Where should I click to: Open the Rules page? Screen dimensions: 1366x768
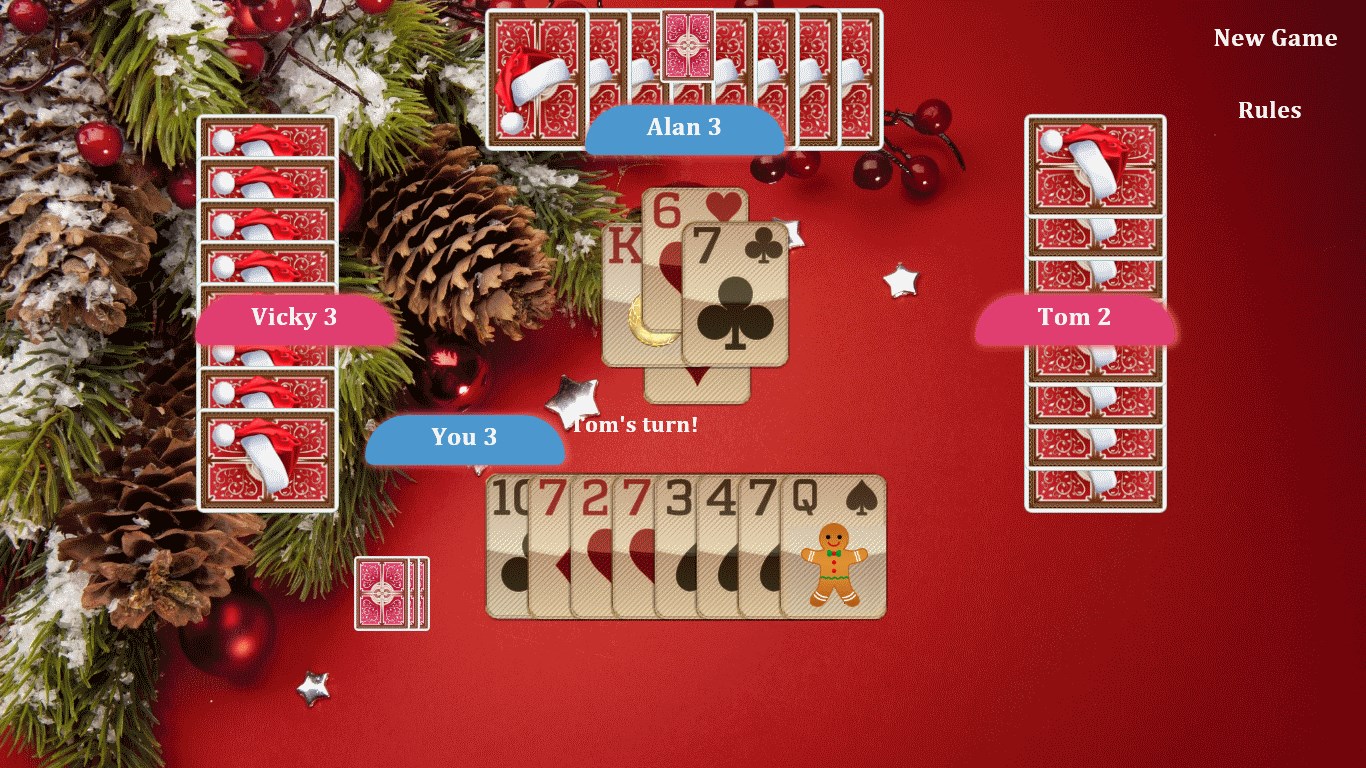click(x=1269, y=110)
